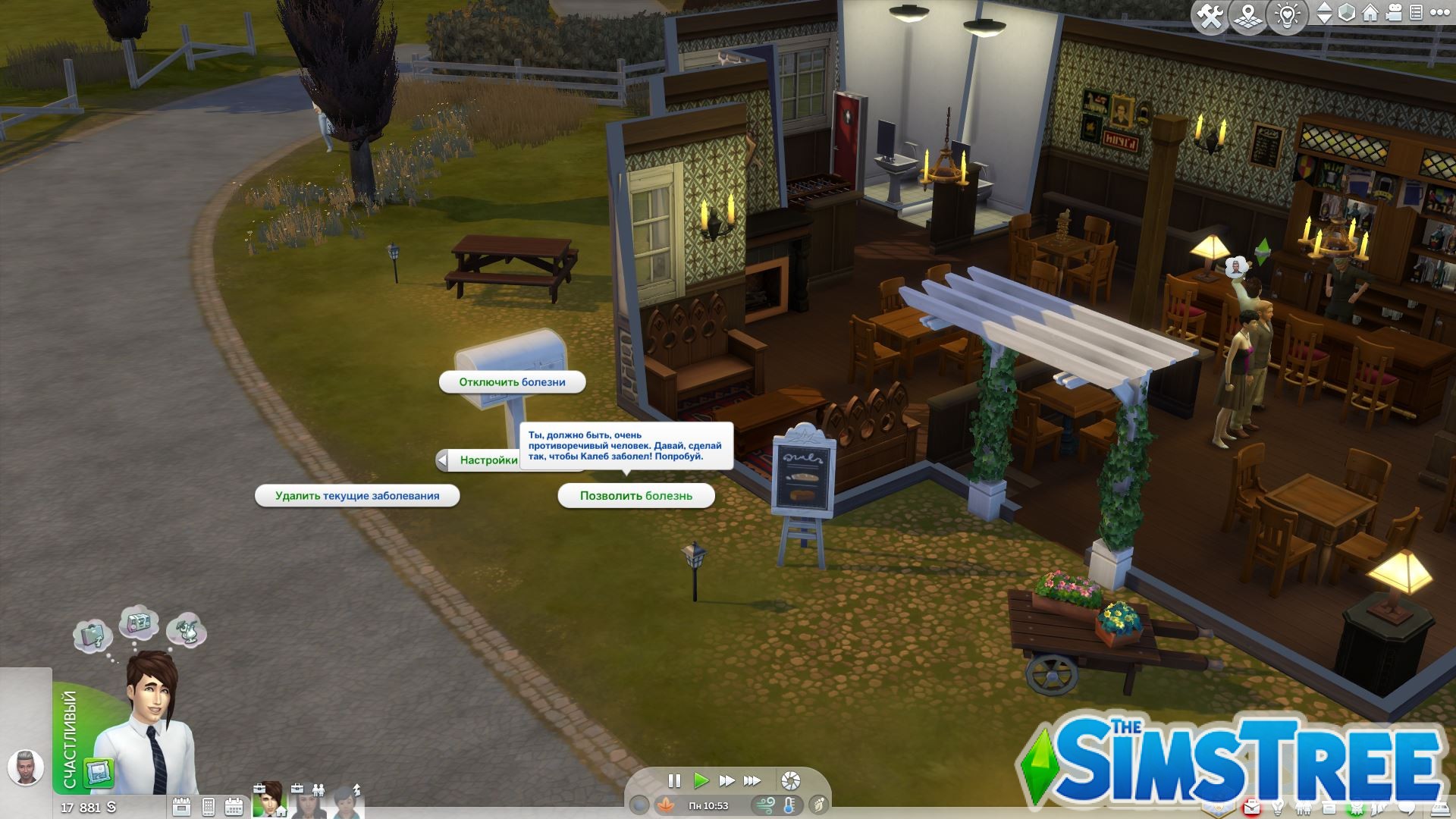
Task: Open the career panel briefcase icon
Action: point(1251,807)
